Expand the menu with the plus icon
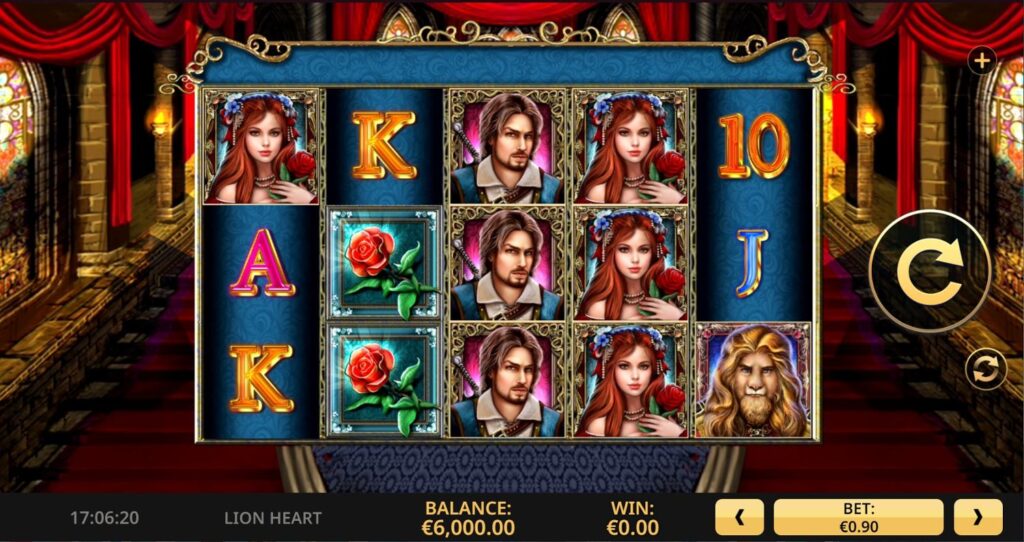 click(982, 61)
